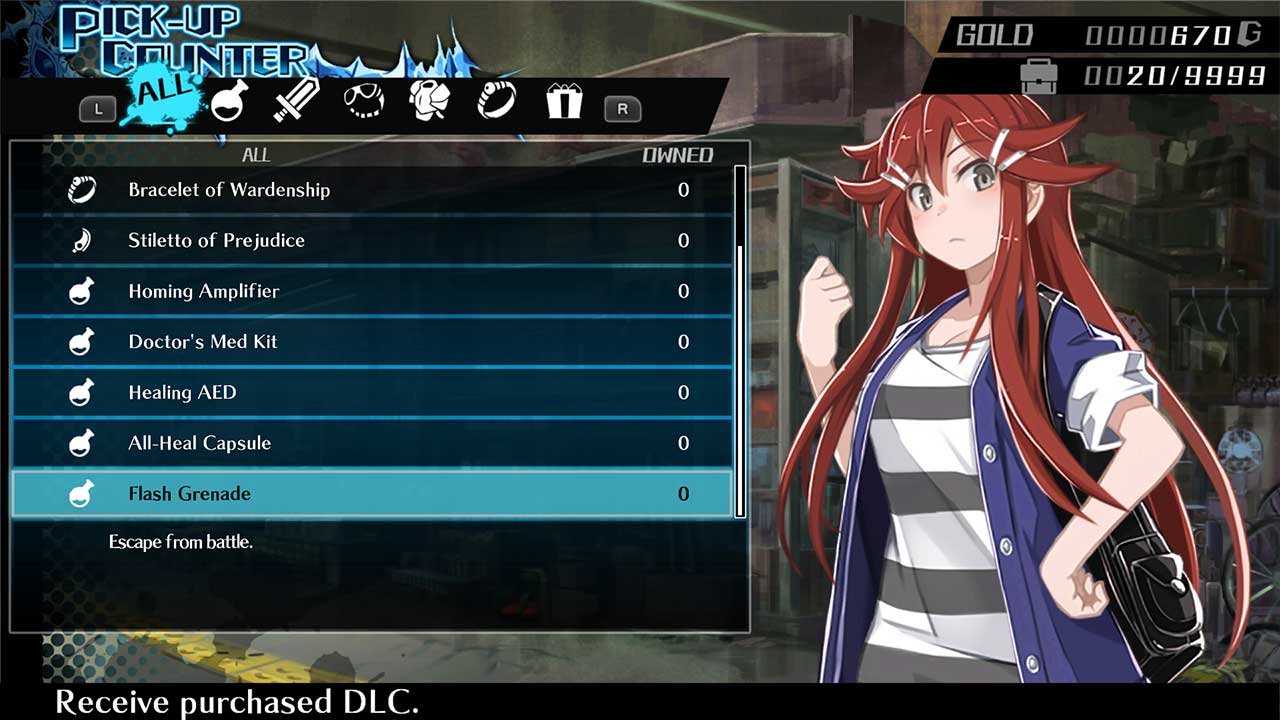This screenshot has width=1280, height=720.
Task: Select the goggles accessory category icon
Action: [362, 100]
